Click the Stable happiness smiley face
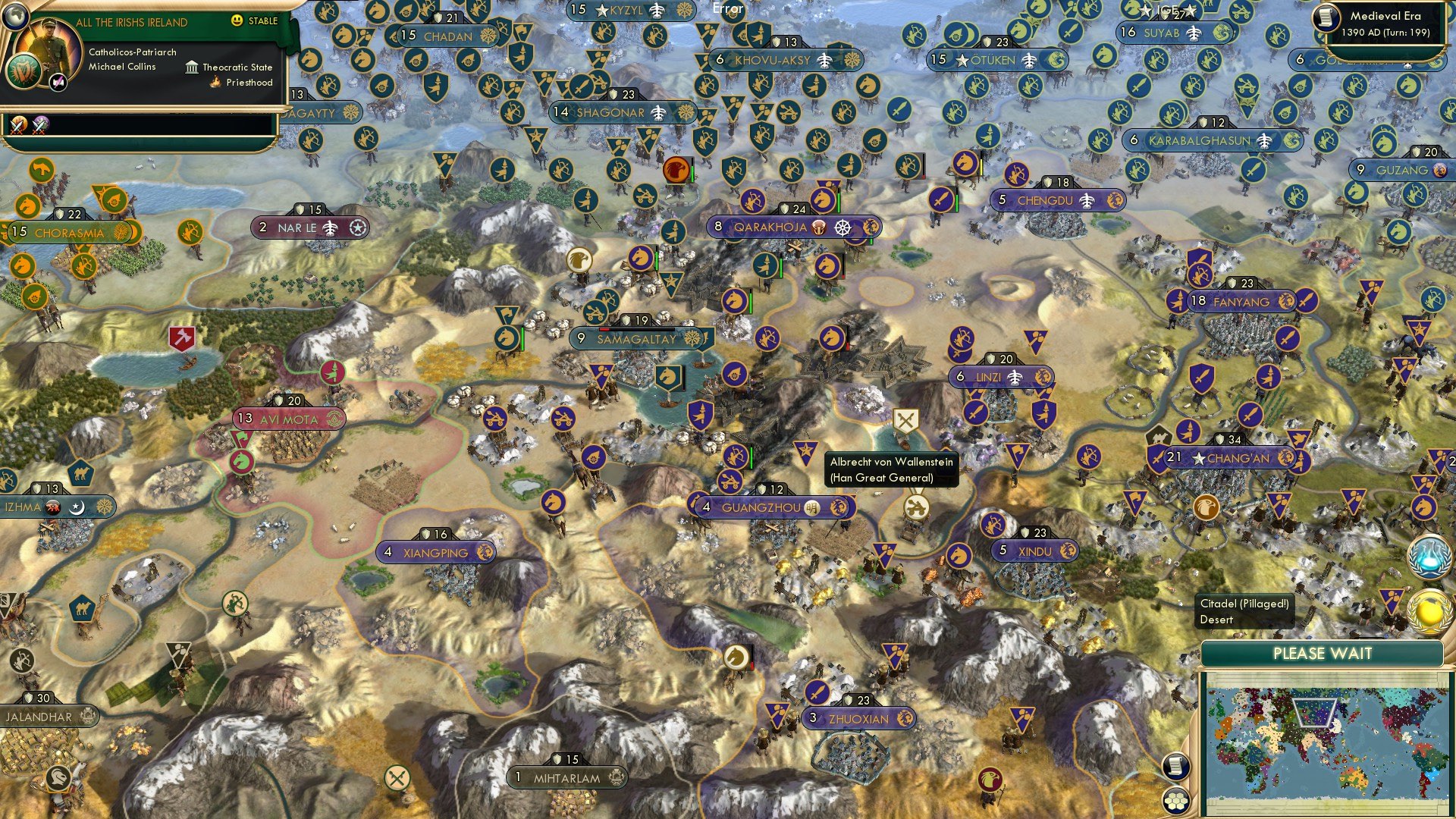 237,22
